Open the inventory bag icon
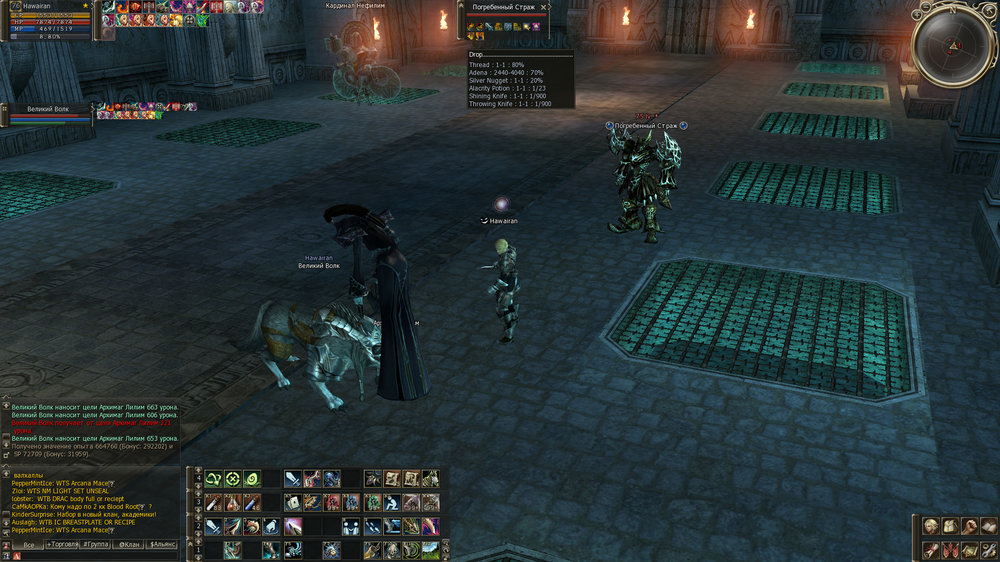Screen dimensions: 1000x562 (949, 527)
